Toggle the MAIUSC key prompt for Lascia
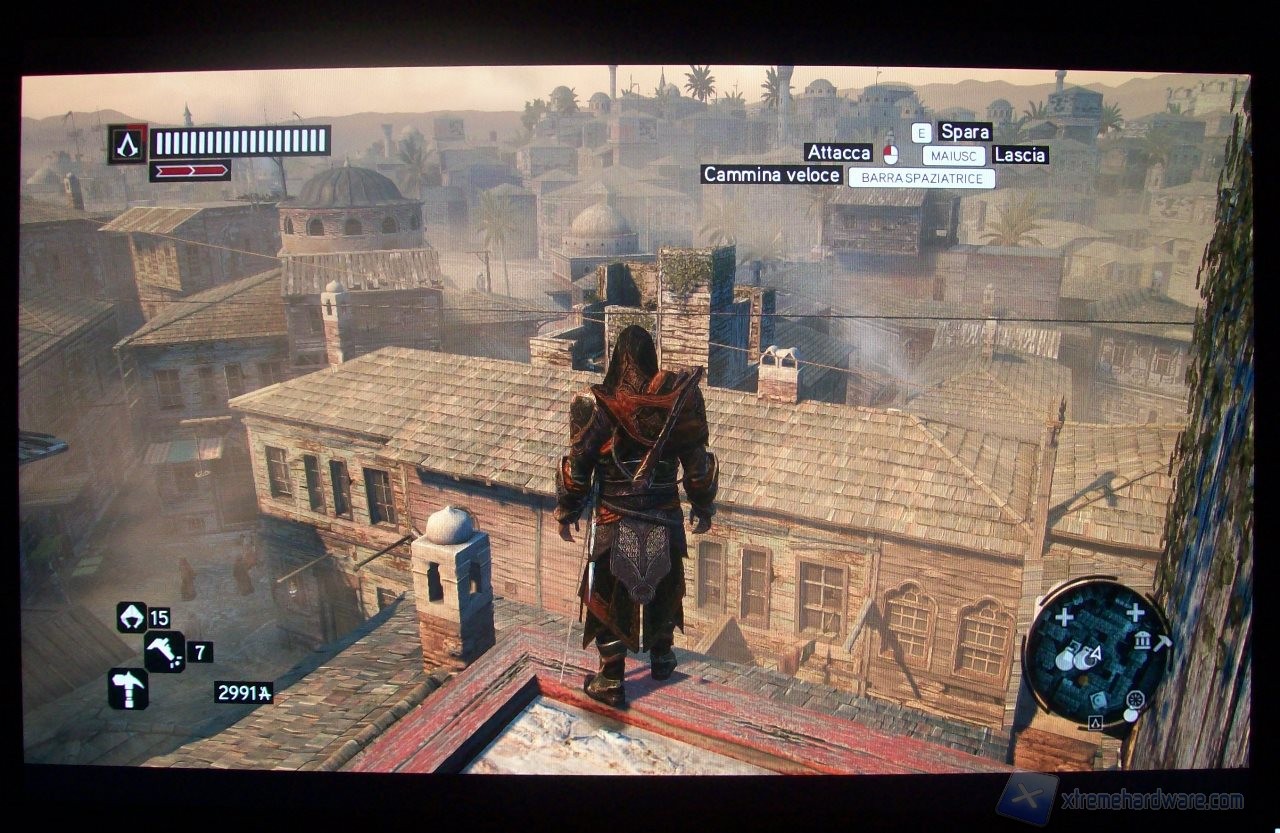 tap(955, 155)
